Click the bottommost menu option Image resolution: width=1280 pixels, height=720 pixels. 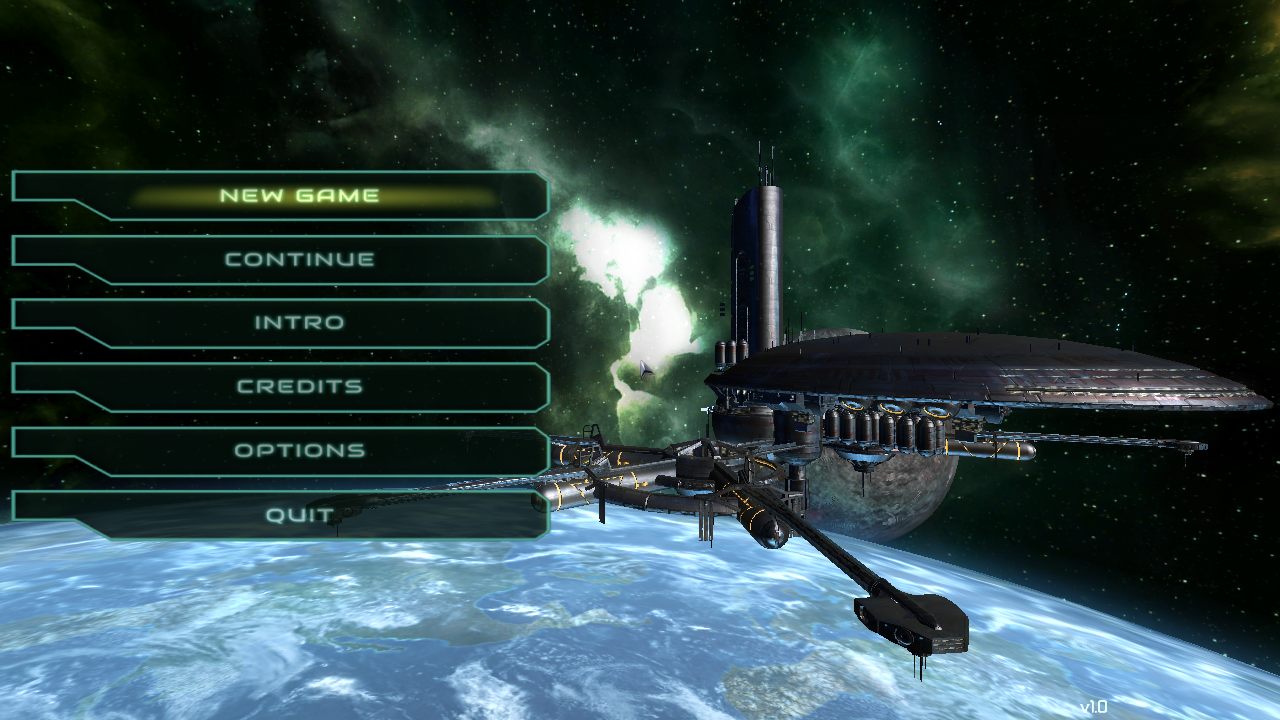pyautogui.click(x=300, y=513)
